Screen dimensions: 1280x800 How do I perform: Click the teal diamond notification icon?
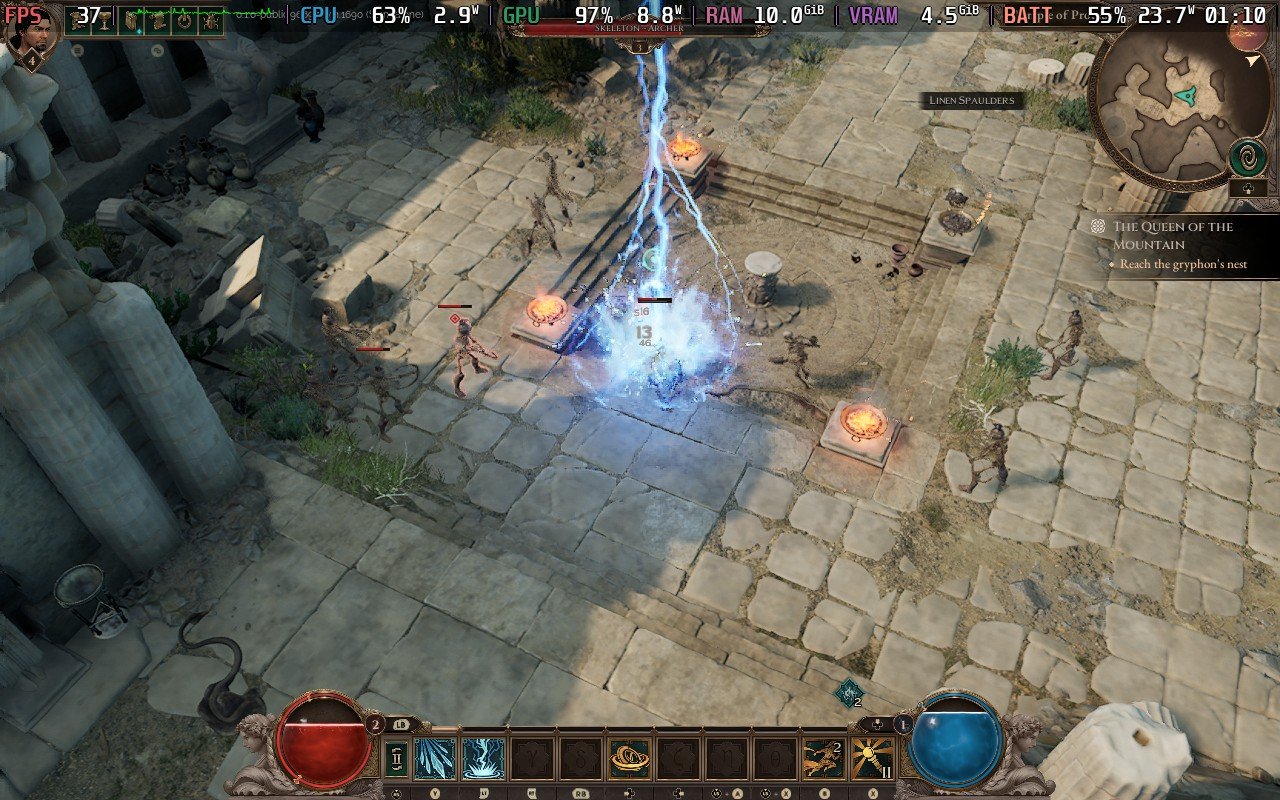pyautogui.click(x=849, y=692)
